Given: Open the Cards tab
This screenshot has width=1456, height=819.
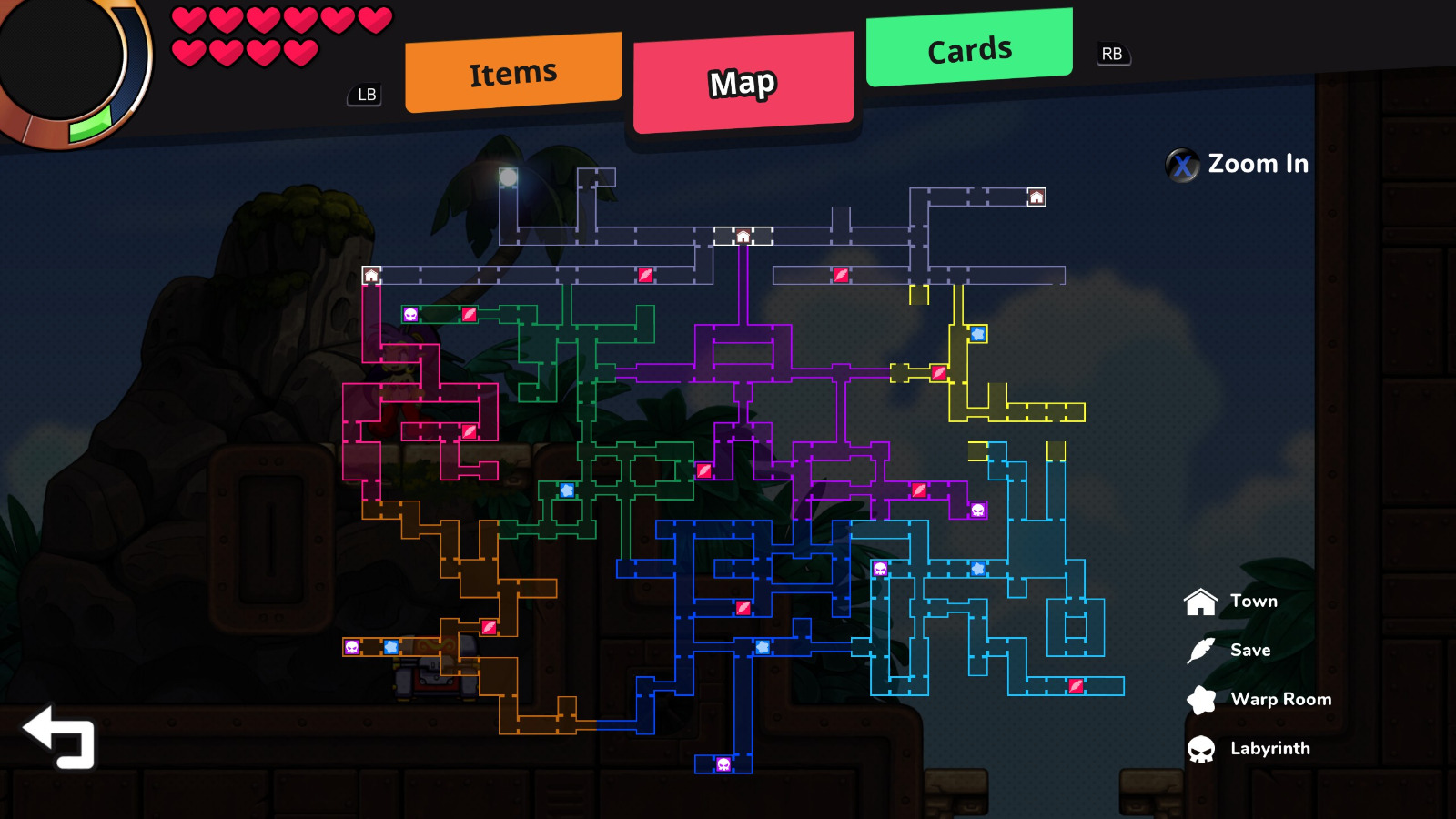Looking at the screenshot, I should [967, 50].
